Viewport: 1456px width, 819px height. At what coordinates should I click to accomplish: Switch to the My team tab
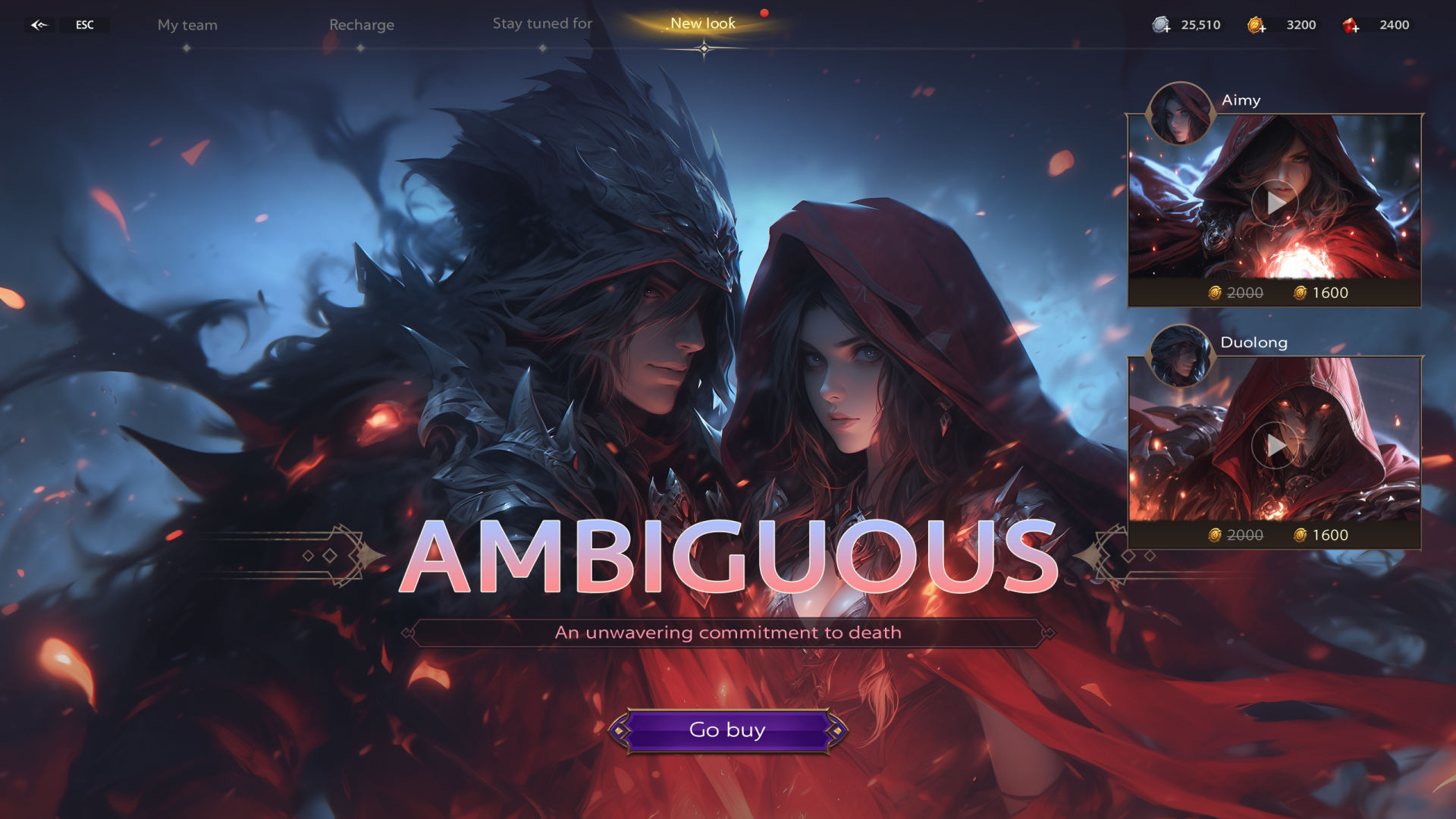[187, 24]
